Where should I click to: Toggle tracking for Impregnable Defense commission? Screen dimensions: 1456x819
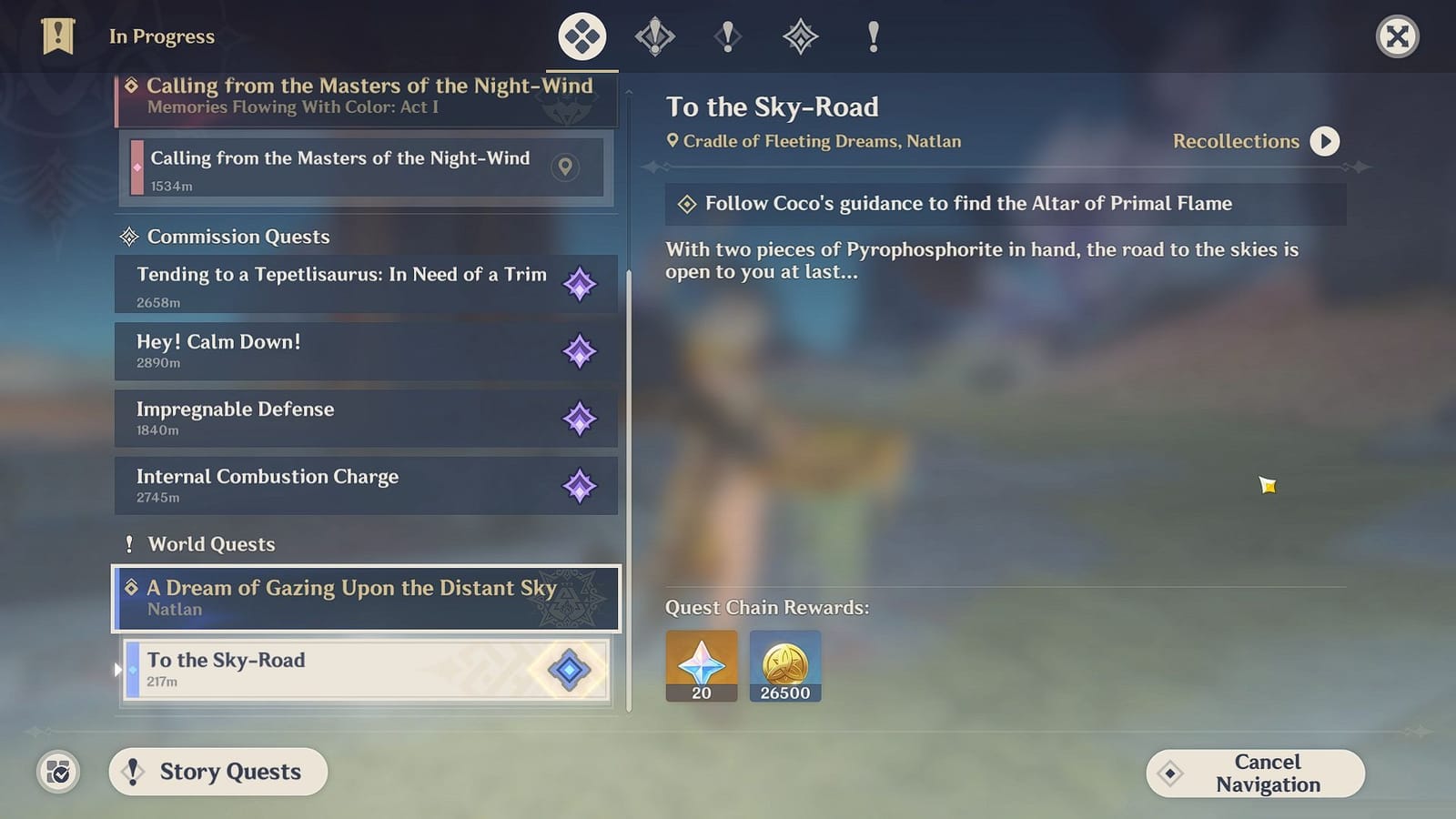581,419
